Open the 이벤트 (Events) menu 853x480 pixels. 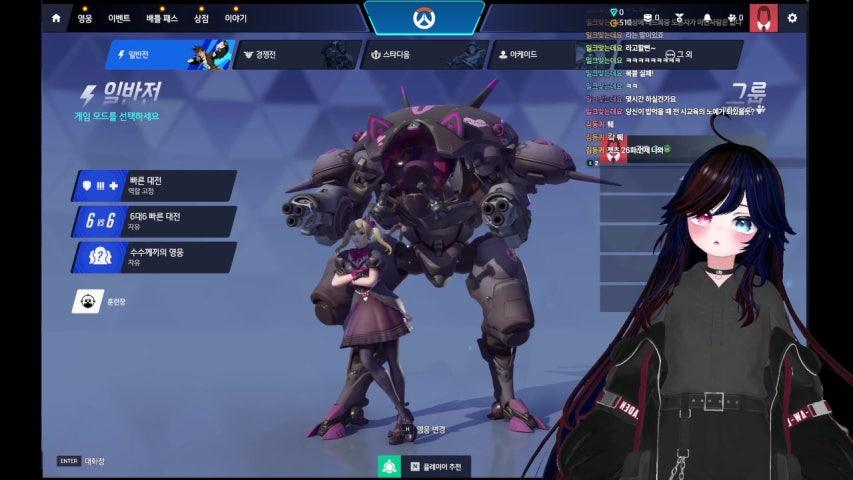click(117, 18)
